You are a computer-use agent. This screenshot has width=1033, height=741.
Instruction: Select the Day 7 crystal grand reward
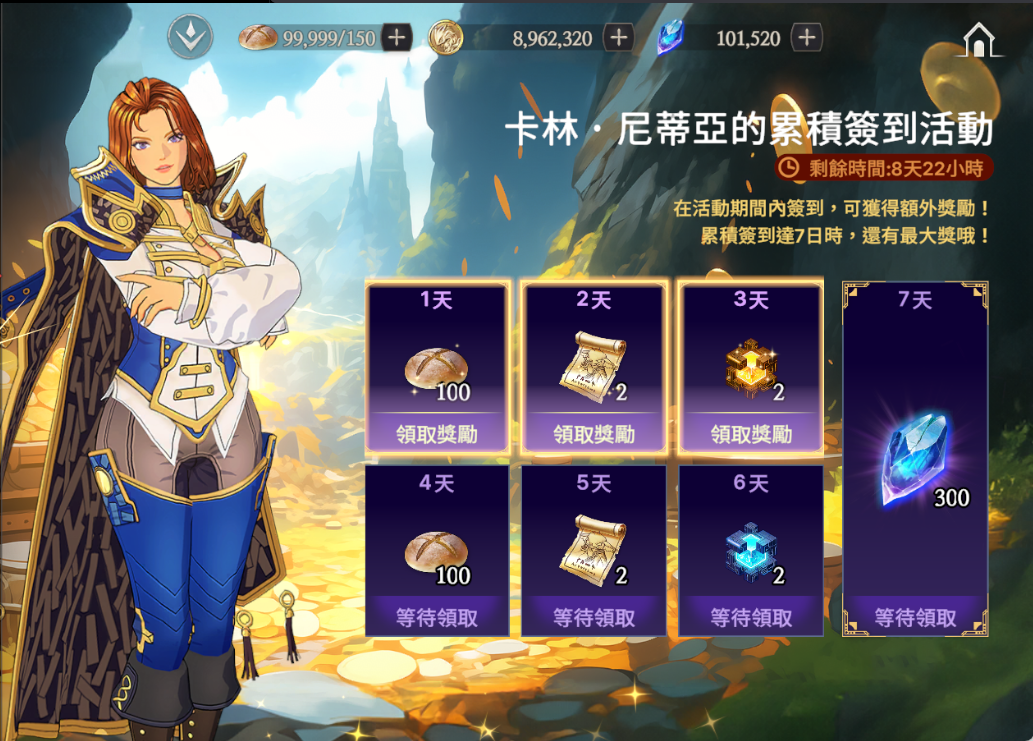(915, 458)
